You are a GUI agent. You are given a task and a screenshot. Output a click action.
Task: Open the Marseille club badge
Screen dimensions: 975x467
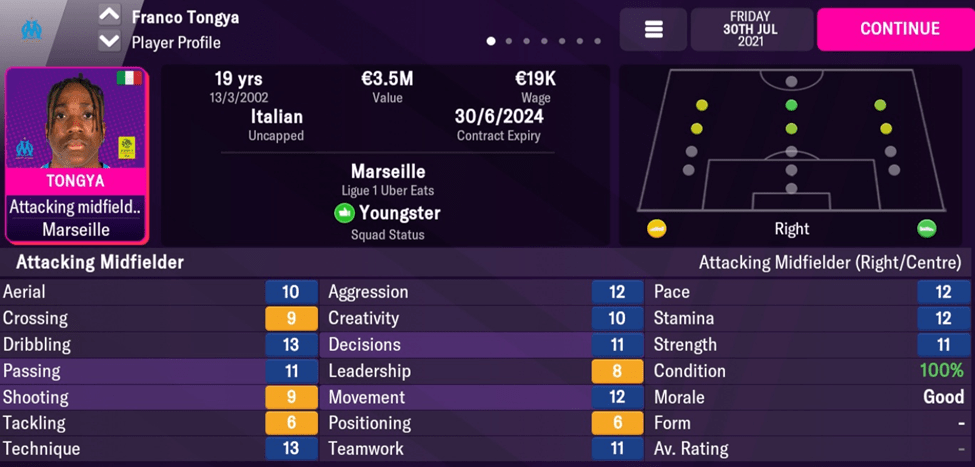[32, 29]
